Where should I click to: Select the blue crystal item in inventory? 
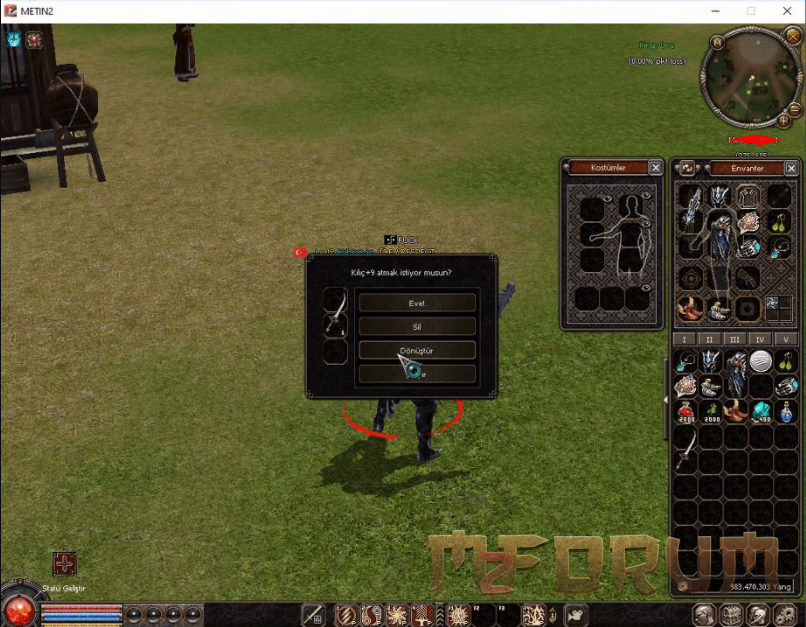761,411
